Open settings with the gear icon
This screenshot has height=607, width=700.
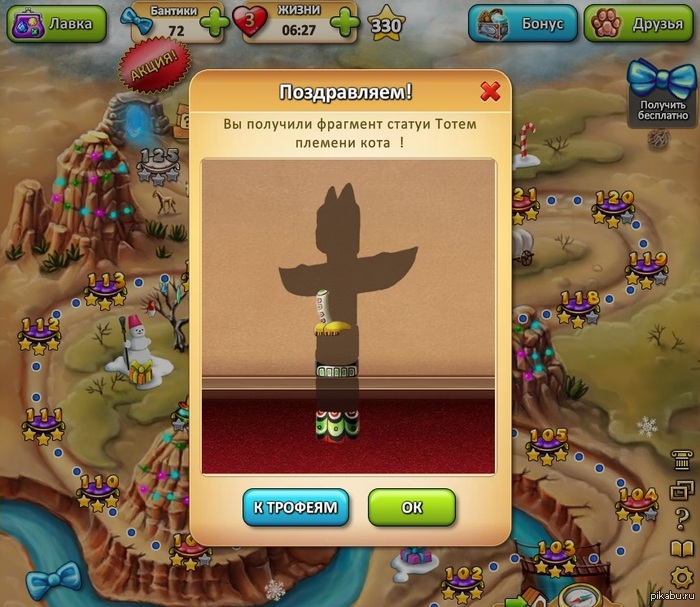point(681,578)
